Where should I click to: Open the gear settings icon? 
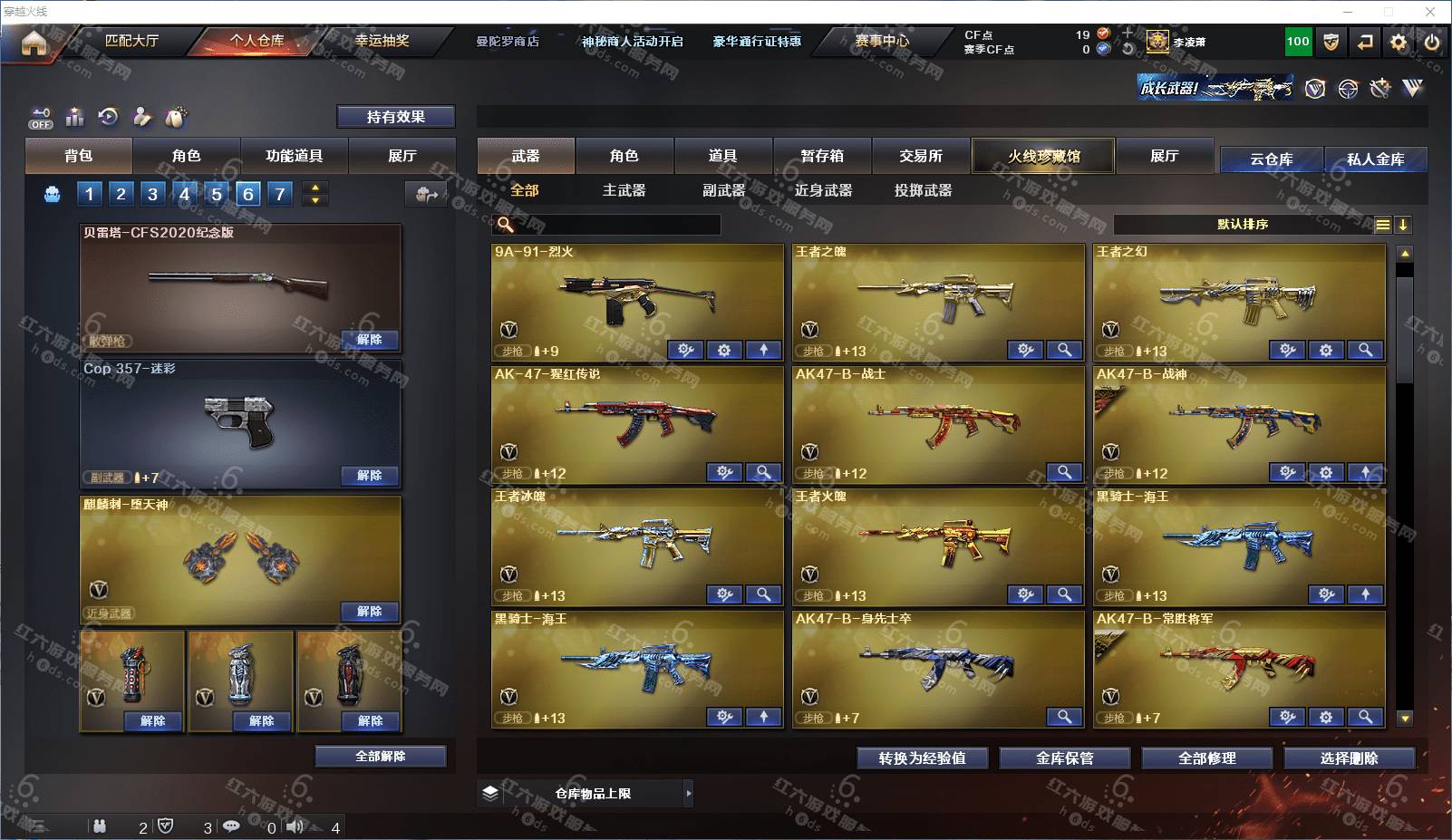[x=1399, y=42]
